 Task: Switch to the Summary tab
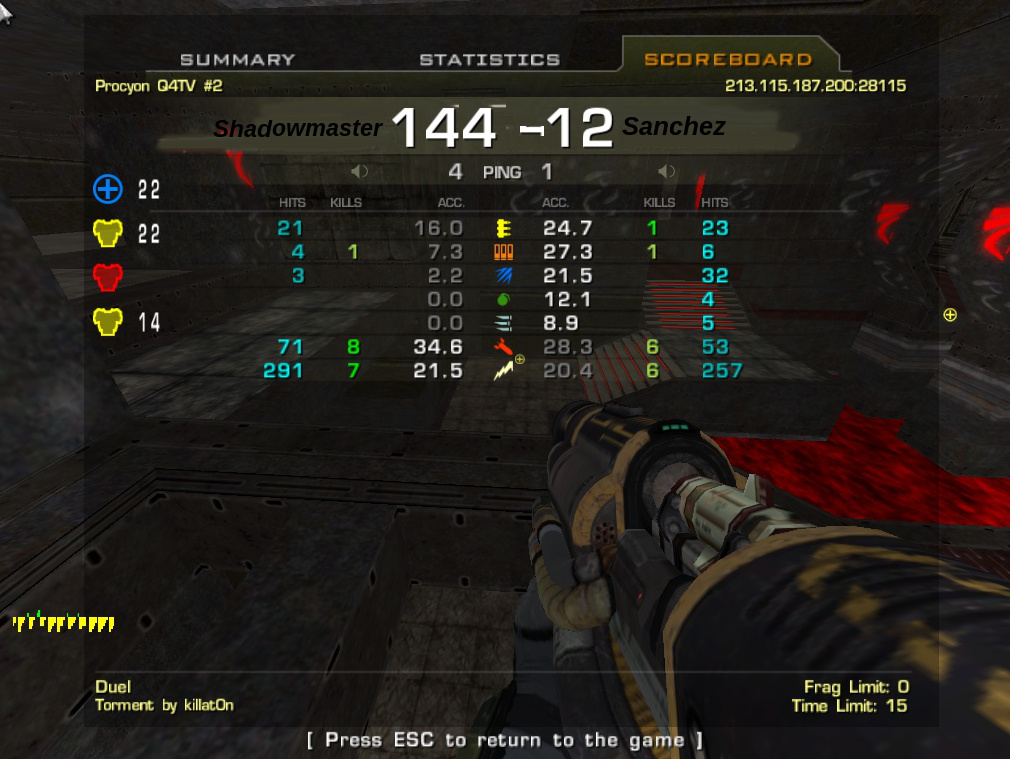coord(237,60)
